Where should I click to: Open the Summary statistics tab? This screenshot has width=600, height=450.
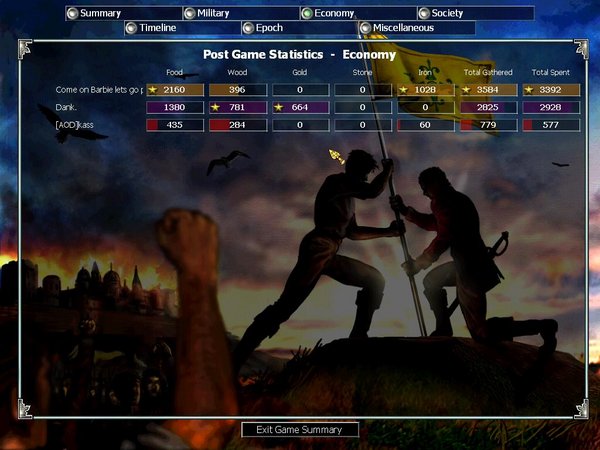coord(100,13)
